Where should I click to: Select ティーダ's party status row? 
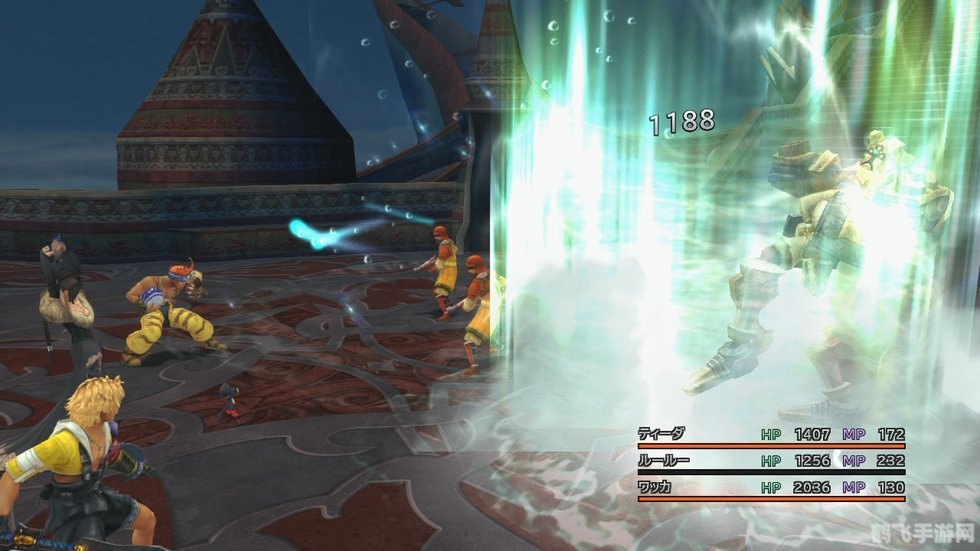coord(770,435)
